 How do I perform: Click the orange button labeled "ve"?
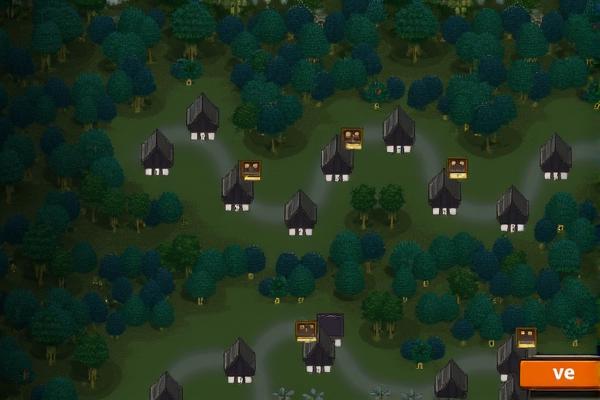click(561, 374)
